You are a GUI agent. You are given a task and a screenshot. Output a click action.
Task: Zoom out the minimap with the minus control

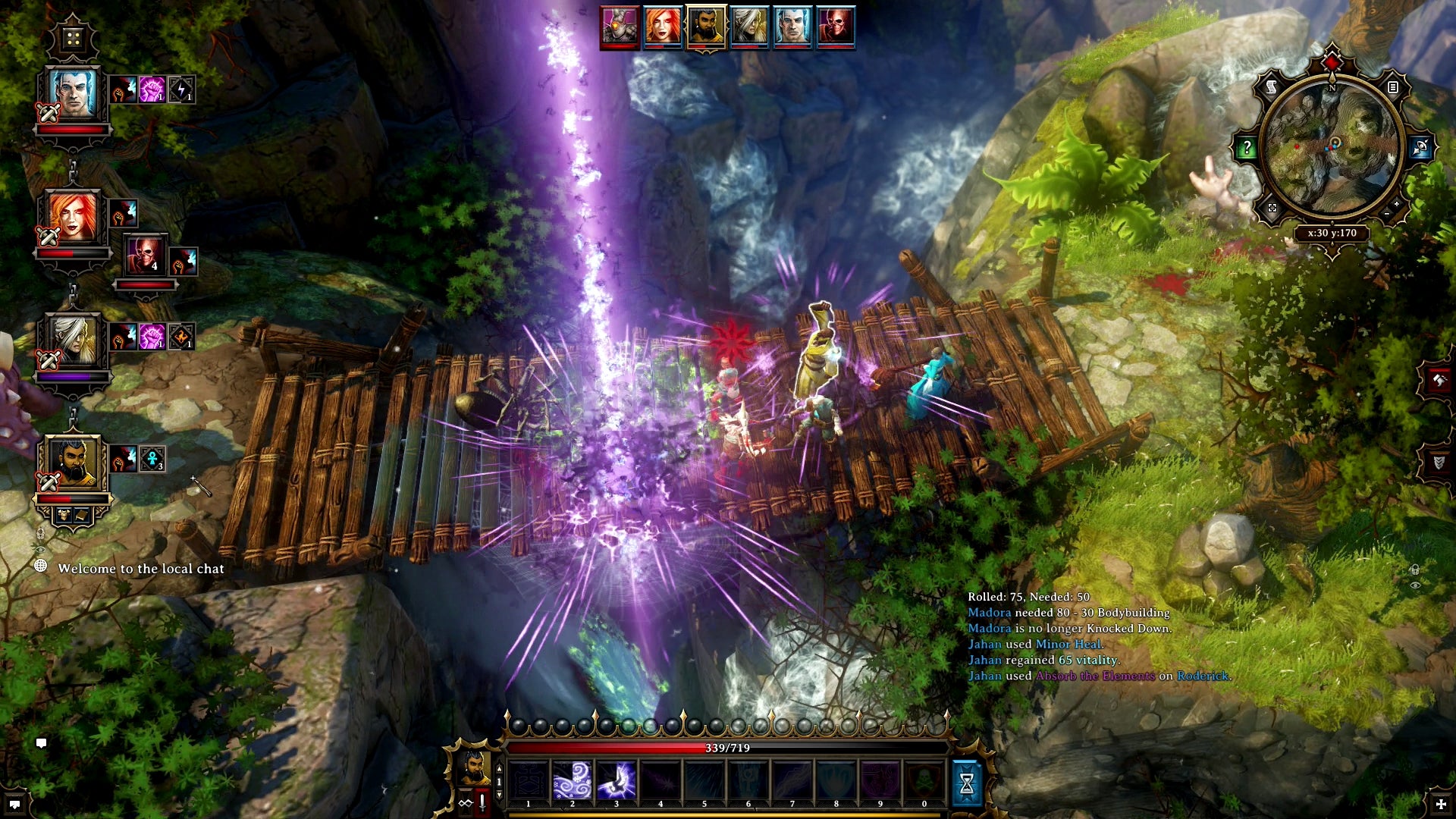1386,214
